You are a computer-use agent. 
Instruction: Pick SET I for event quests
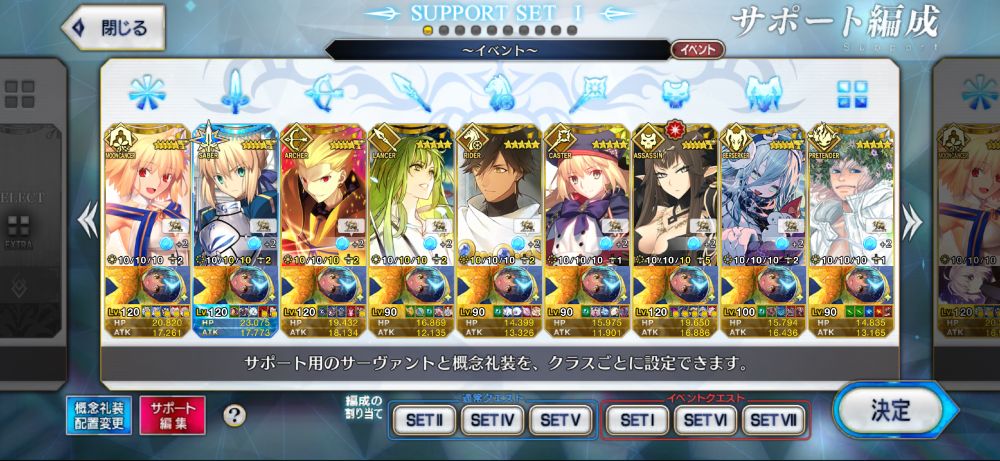(636, 421)
